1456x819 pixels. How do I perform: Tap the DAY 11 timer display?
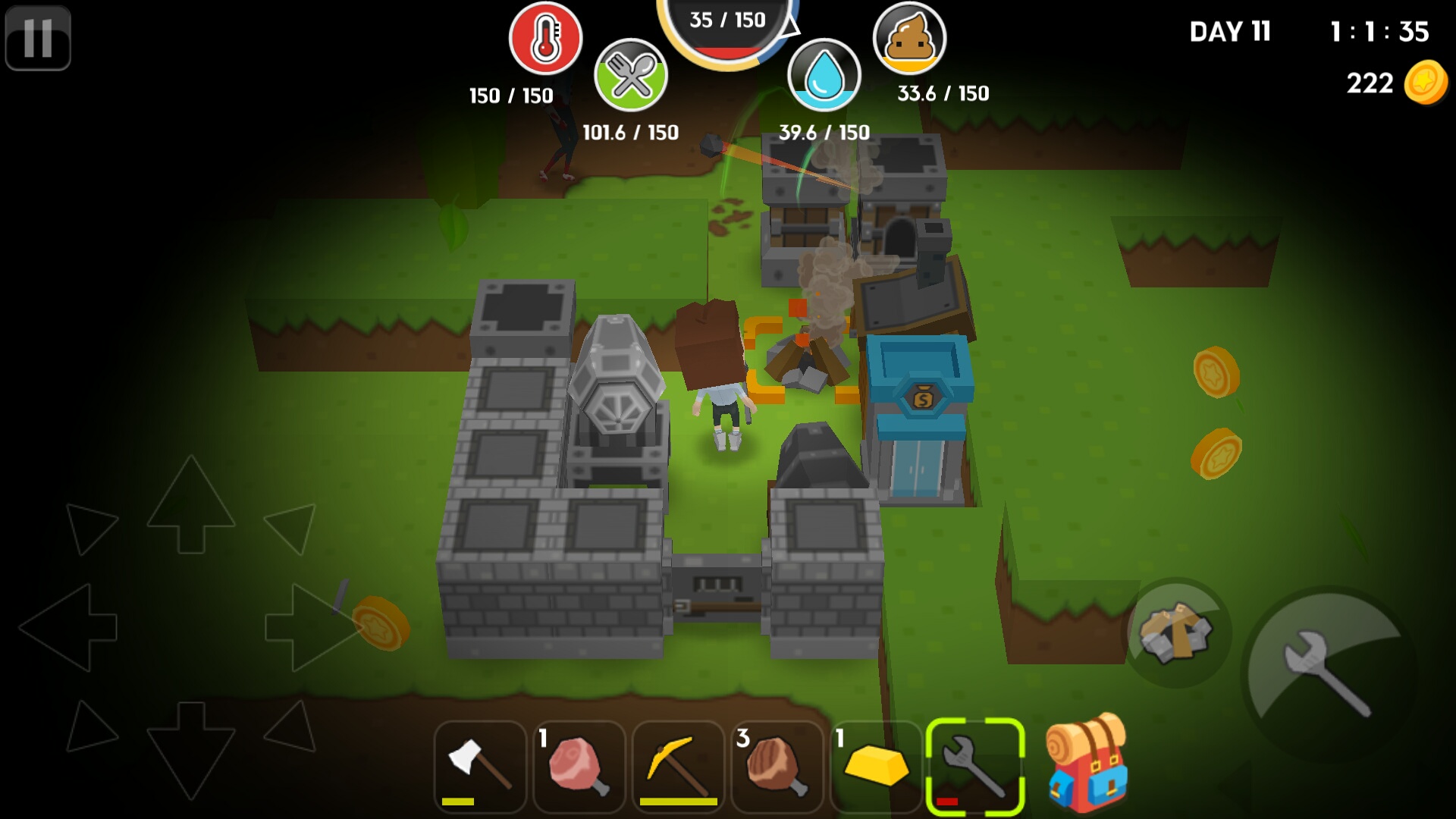[1228, 32]
